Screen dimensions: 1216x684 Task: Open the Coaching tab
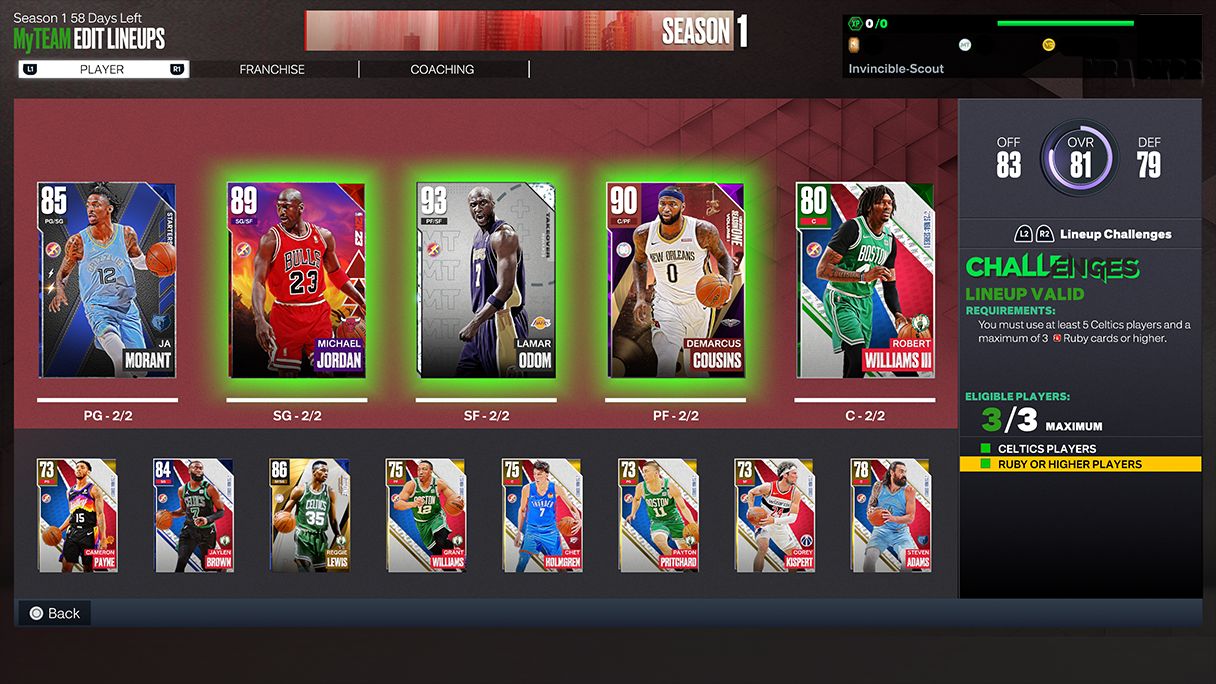pos(442,69)
